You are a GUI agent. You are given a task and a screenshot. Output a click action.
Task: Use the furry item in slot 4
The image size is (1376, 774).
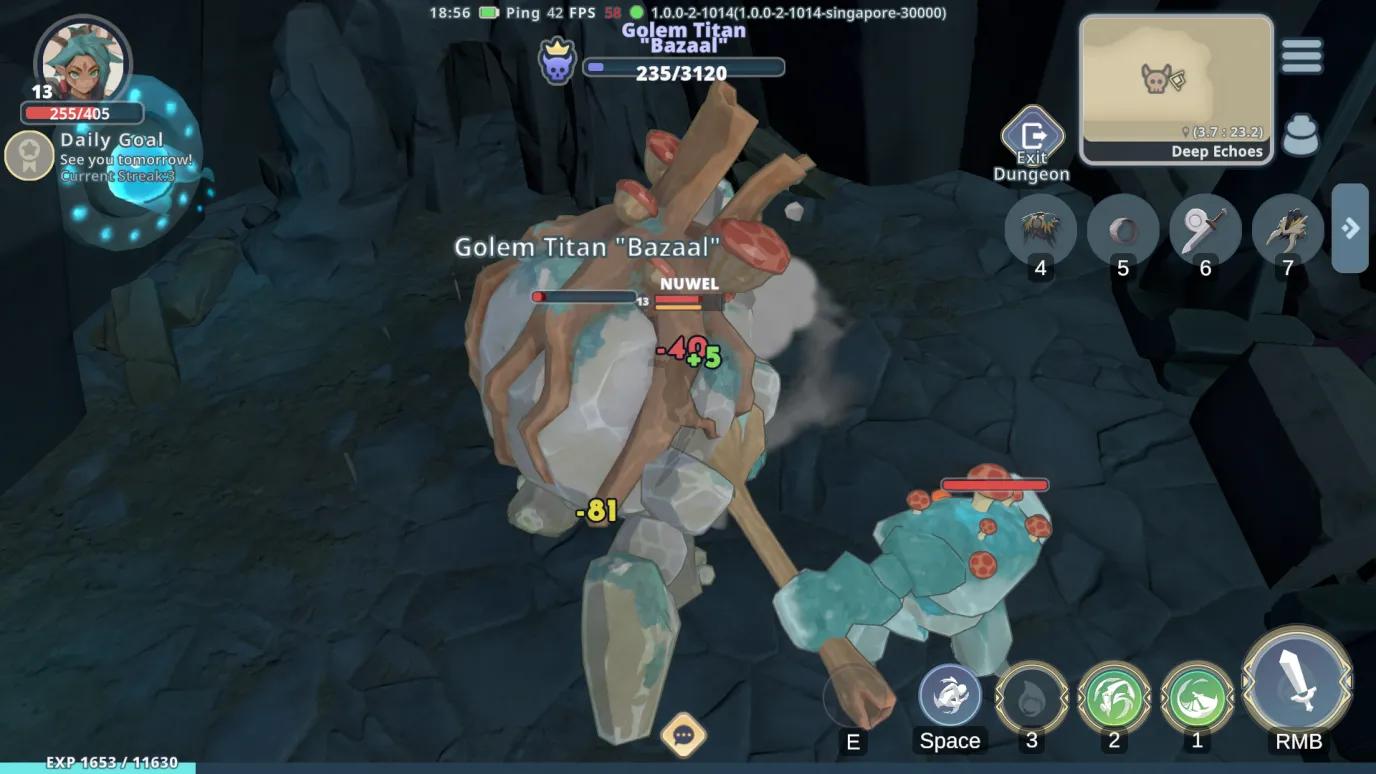[x=1040, y=230]
